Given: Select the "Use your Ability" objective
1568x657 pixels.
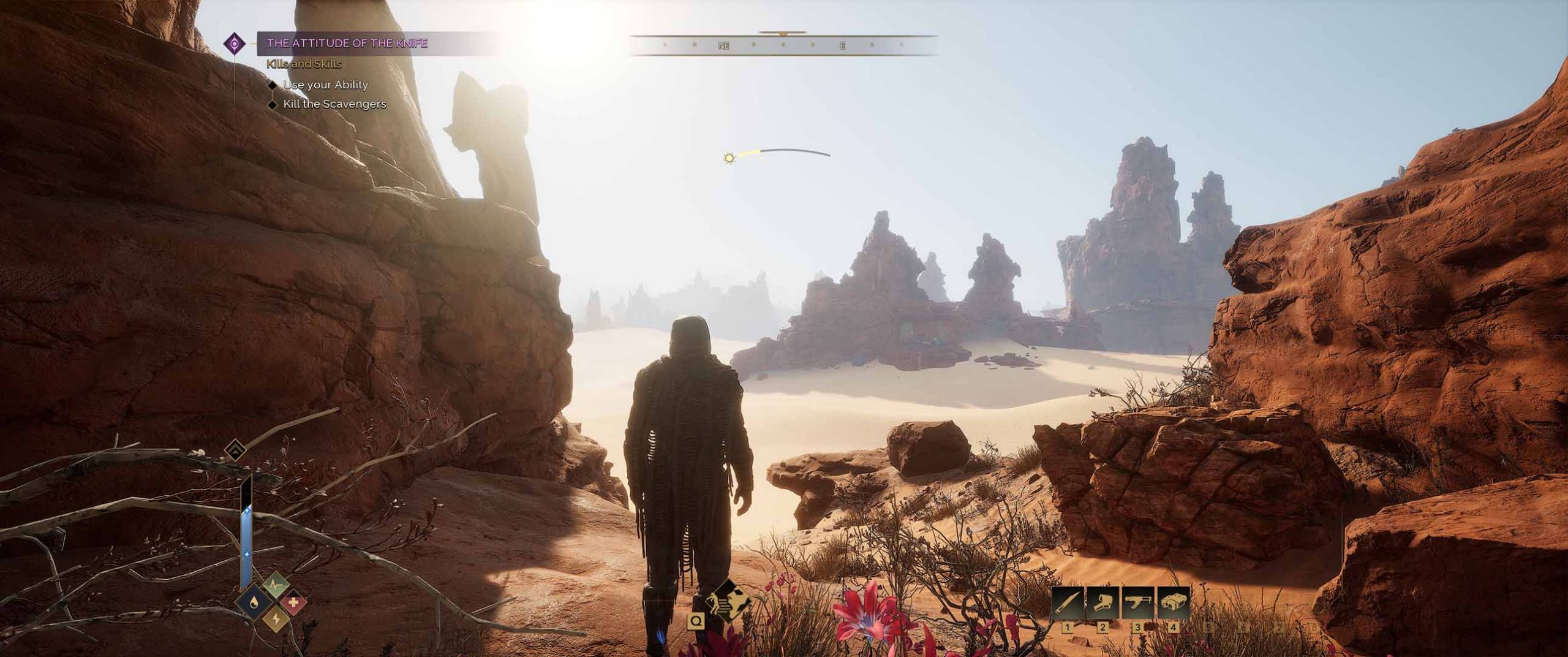Looking at the screenshot, I should tap(325, 85).
